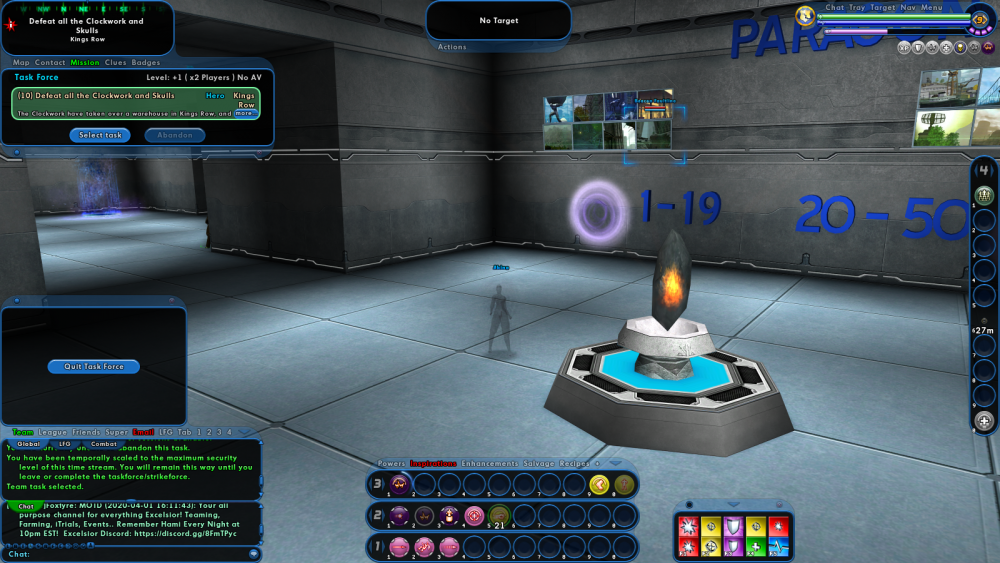1000x563 pixels.
Task: Open the Contact tab
Action: (50, 63)
